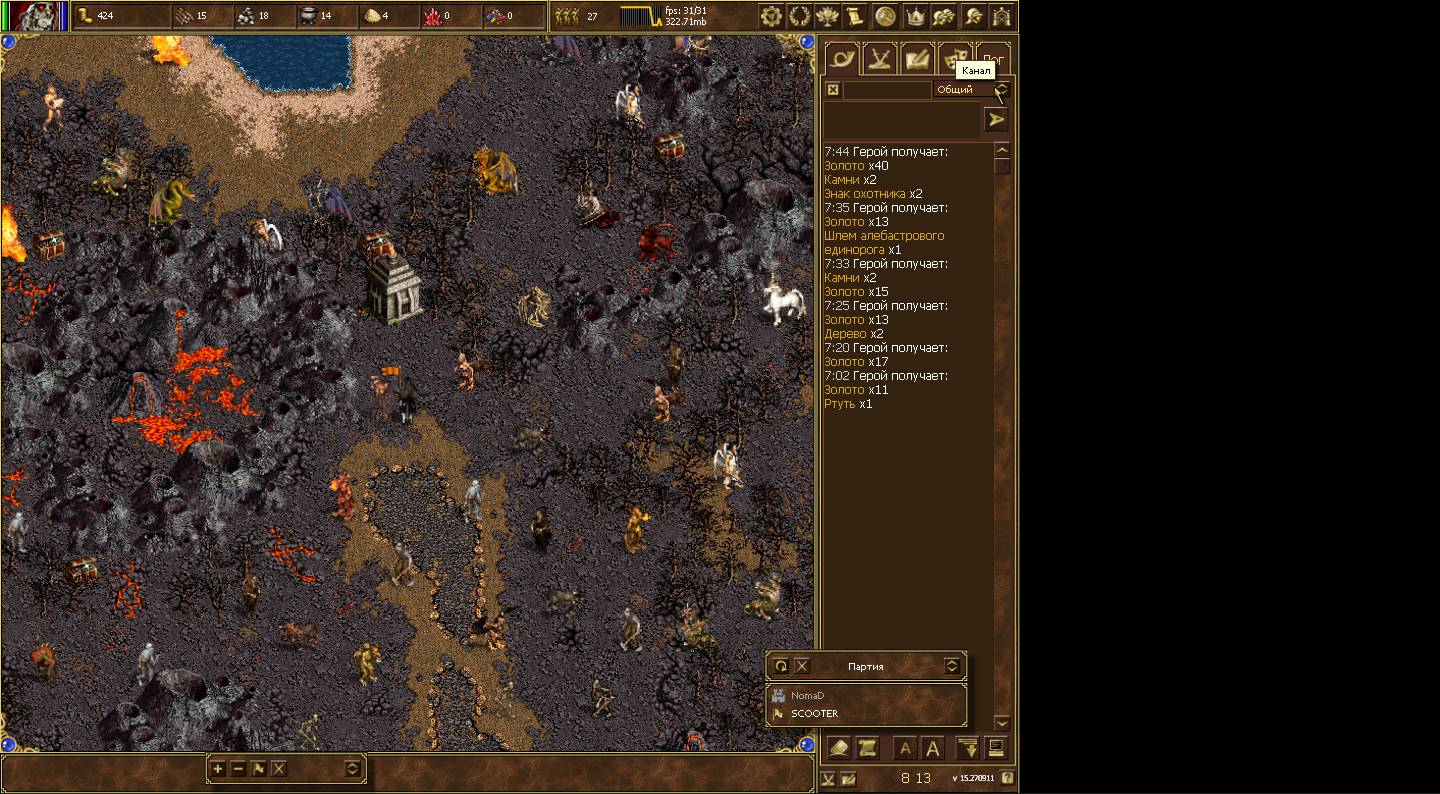1440x794 pixels.
Task: Switch to the crossed swords tab
Action: [x=880, y=59]
